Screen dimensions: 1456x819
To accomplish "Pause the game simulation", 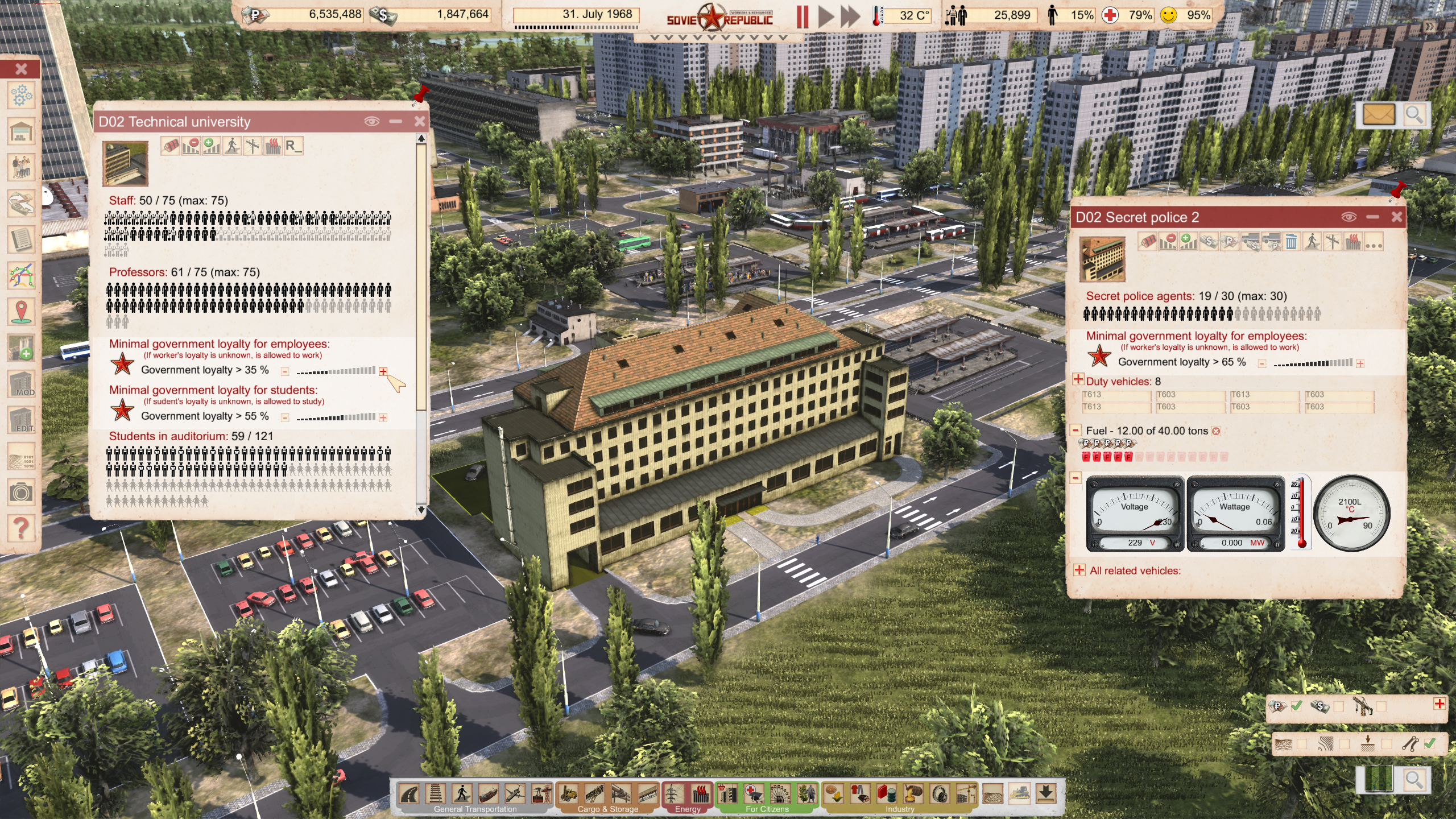I will click(x=803, y=16).
